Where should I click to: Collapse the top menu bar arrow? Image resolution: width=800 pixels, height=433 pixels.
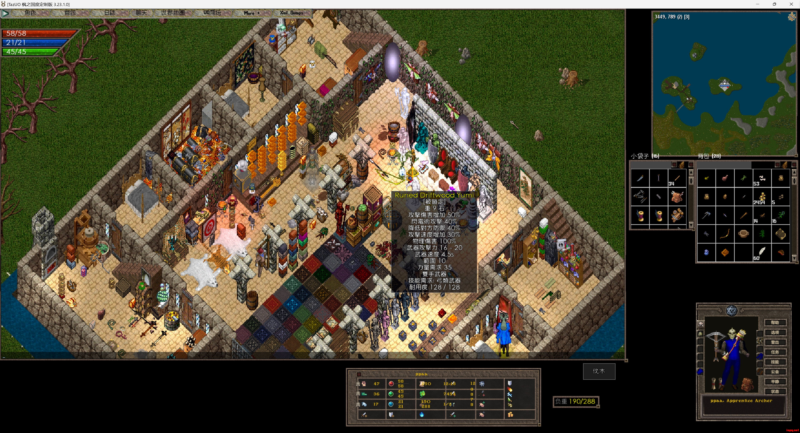pyautogui.click(x=5, y=13)
